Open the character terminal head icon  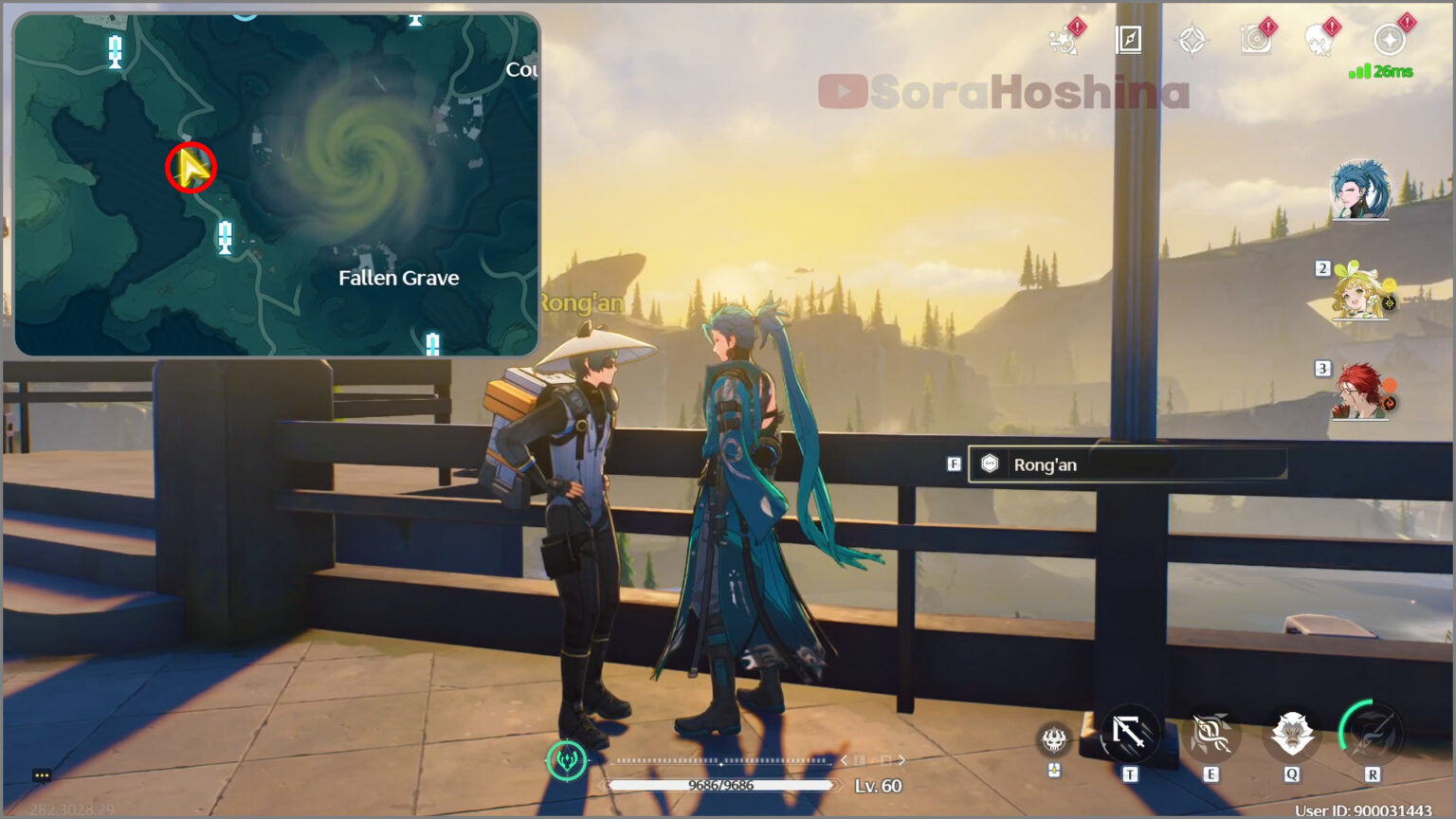pyautogui.click(x=1319, y=40)
